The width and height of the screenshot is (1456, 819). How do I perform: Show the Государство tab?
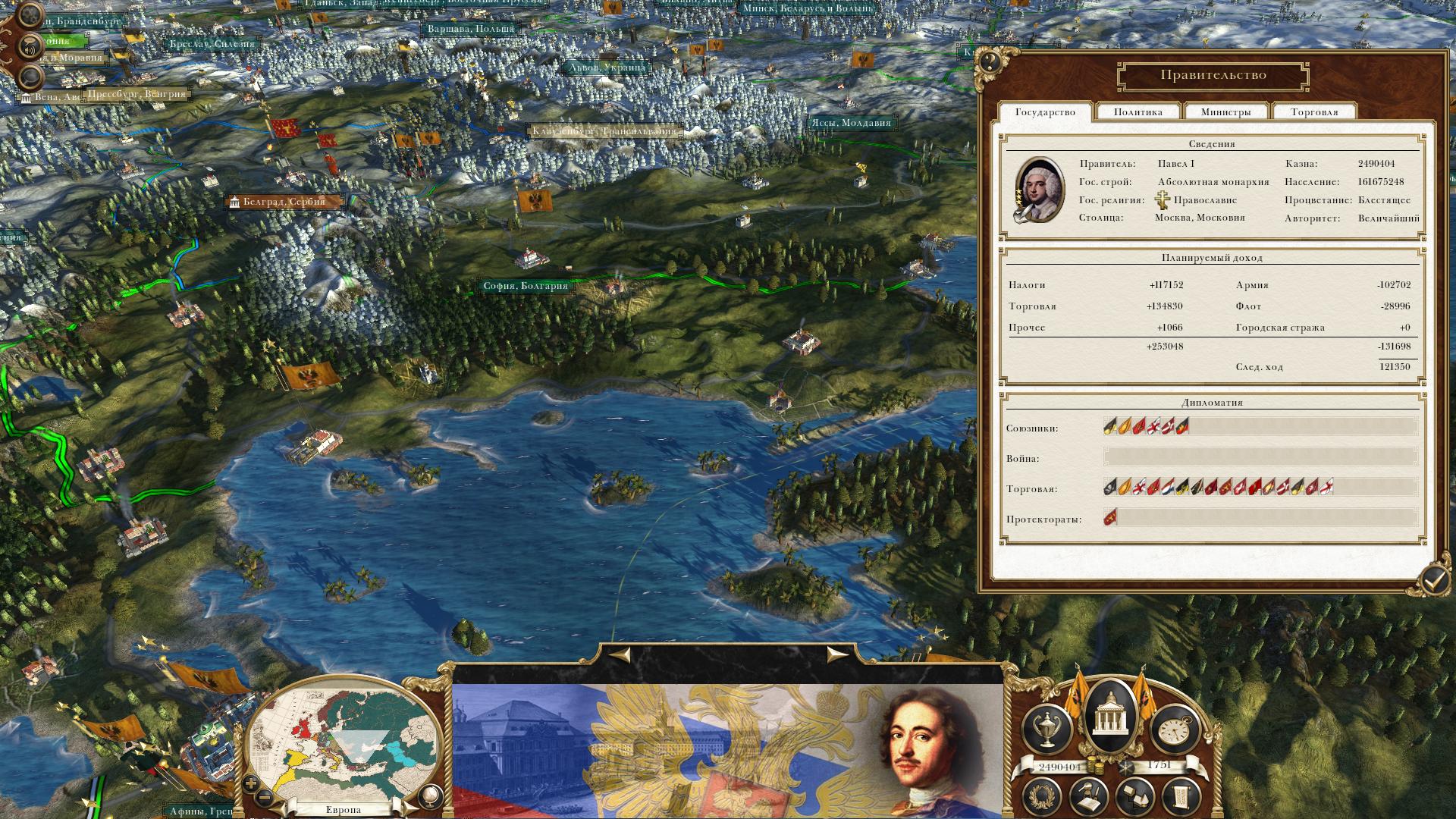(x=1045, y=112)
